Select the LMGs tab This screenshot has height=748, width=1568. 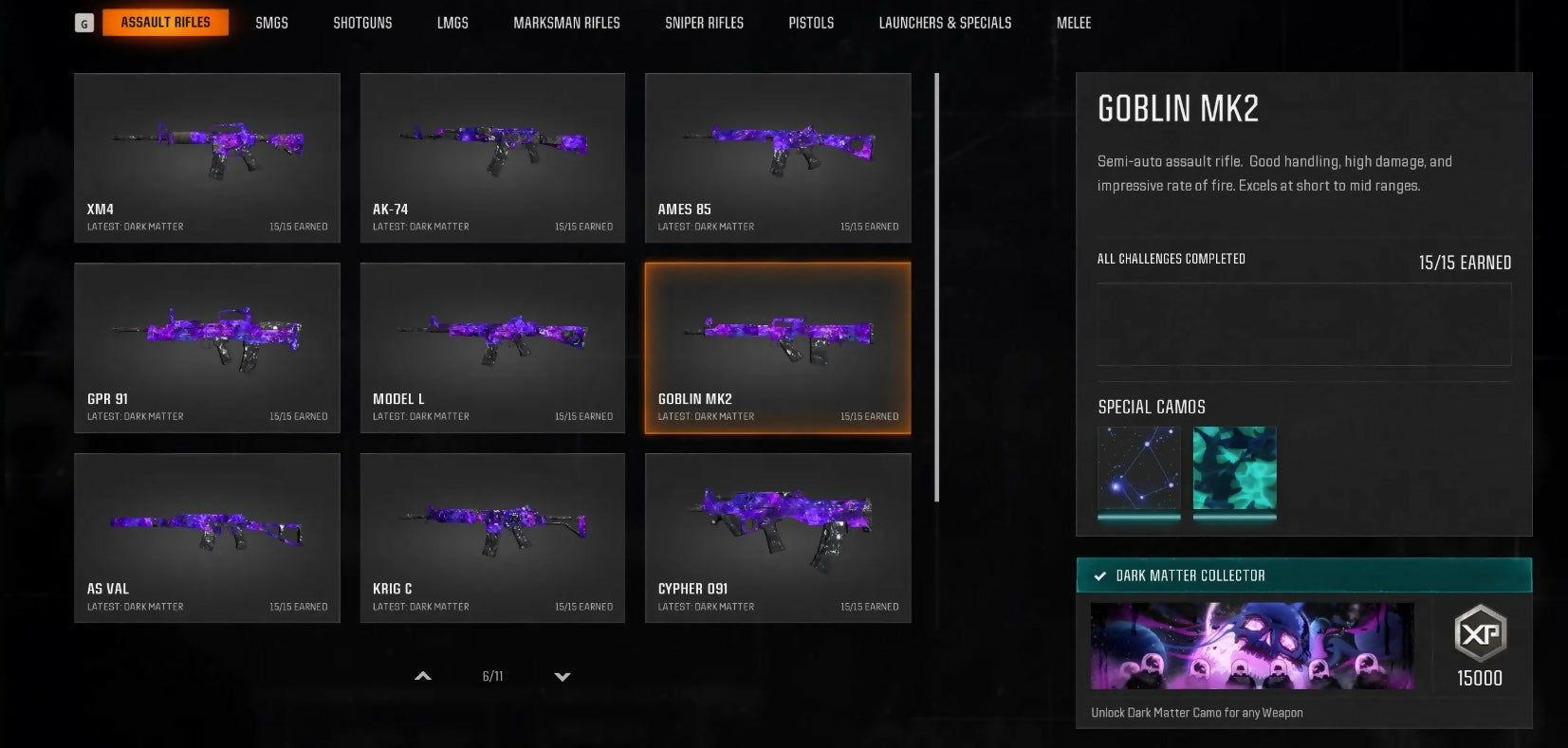click(452, 23)
